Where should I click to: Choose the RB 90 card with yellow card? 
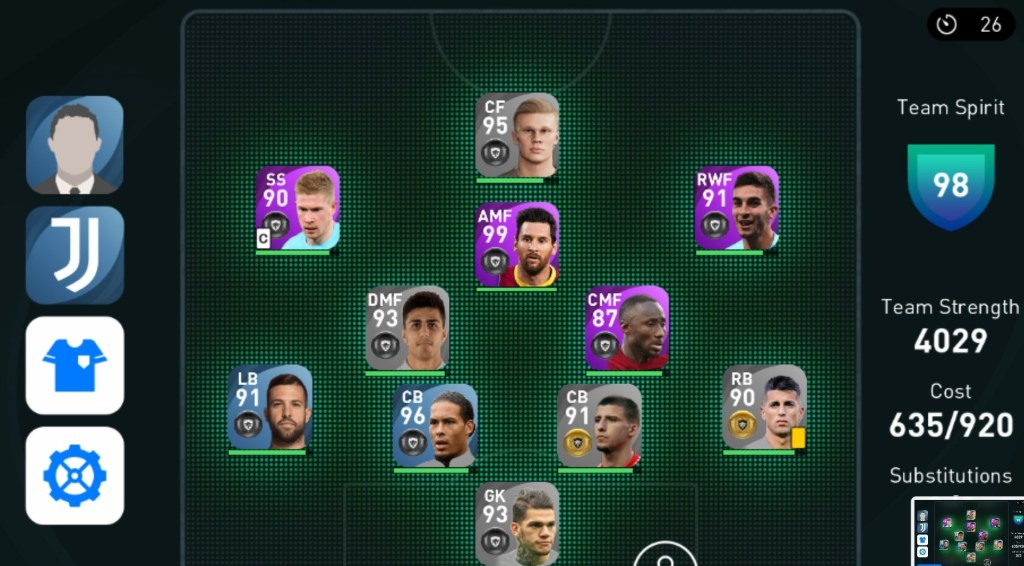coord(765,407)
